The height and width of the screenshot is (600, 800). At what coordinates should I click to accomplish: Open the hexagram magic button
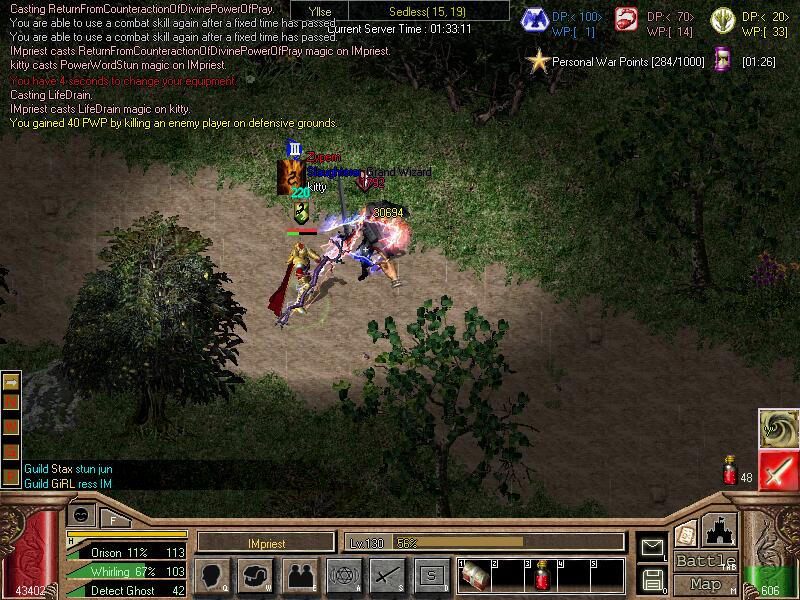click(x=343, y=576)
